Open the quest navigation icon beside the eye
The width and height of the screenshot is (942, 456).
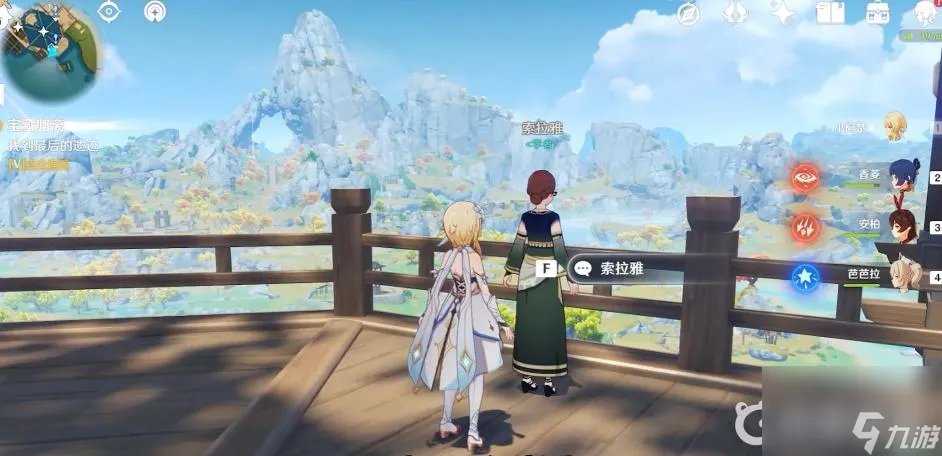[x=155, y=11]
